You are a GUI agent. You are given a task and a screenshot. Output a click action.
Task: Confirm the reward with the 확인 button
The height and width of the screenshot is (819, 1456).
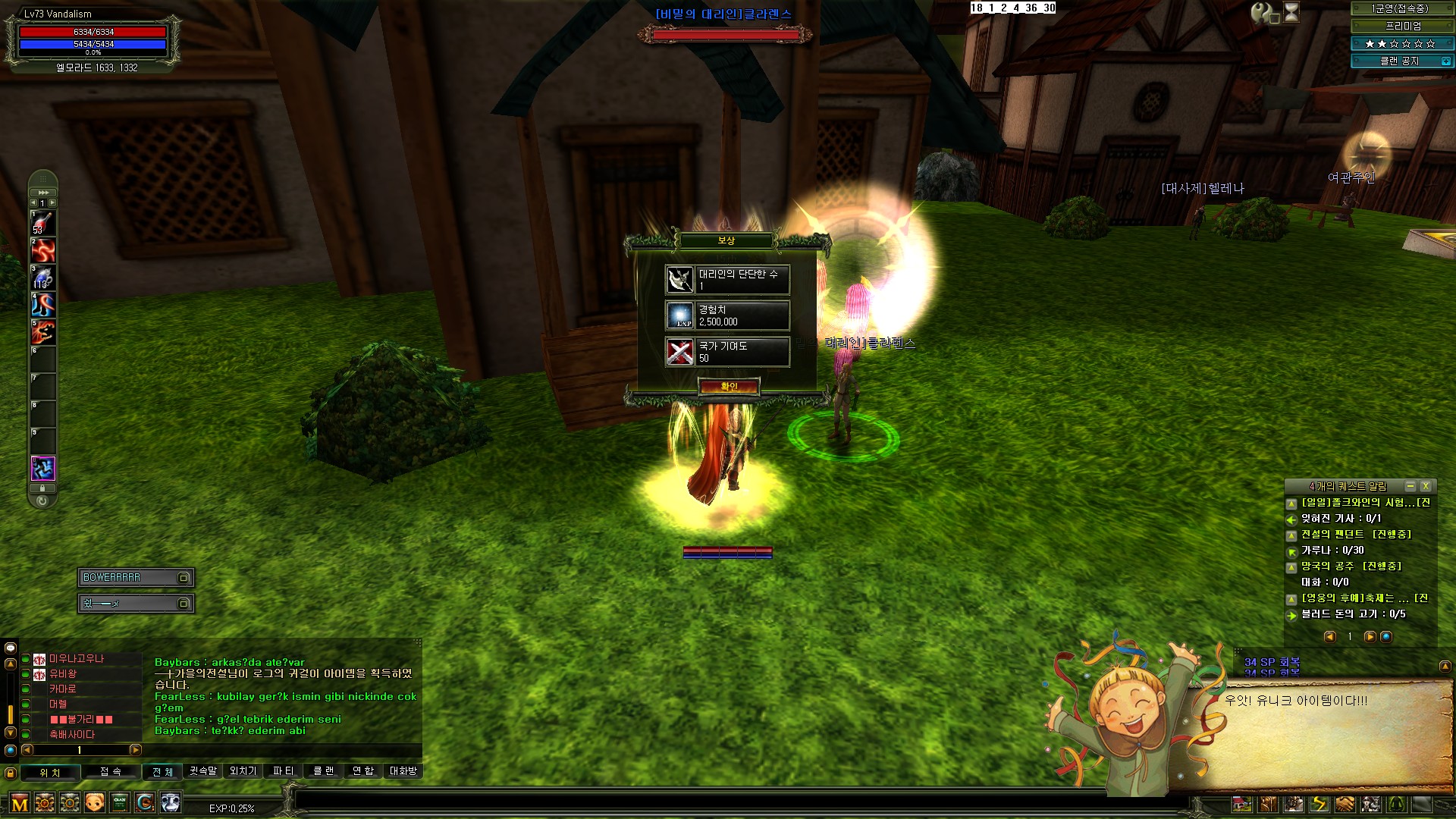pyautogui.click(x=728, y=387)
